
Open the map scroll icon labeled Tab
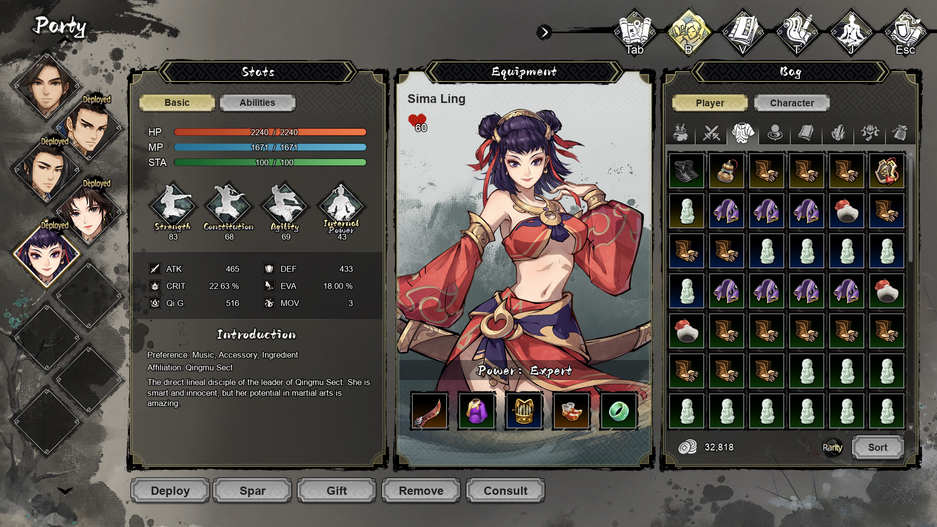tap(635, 32)
